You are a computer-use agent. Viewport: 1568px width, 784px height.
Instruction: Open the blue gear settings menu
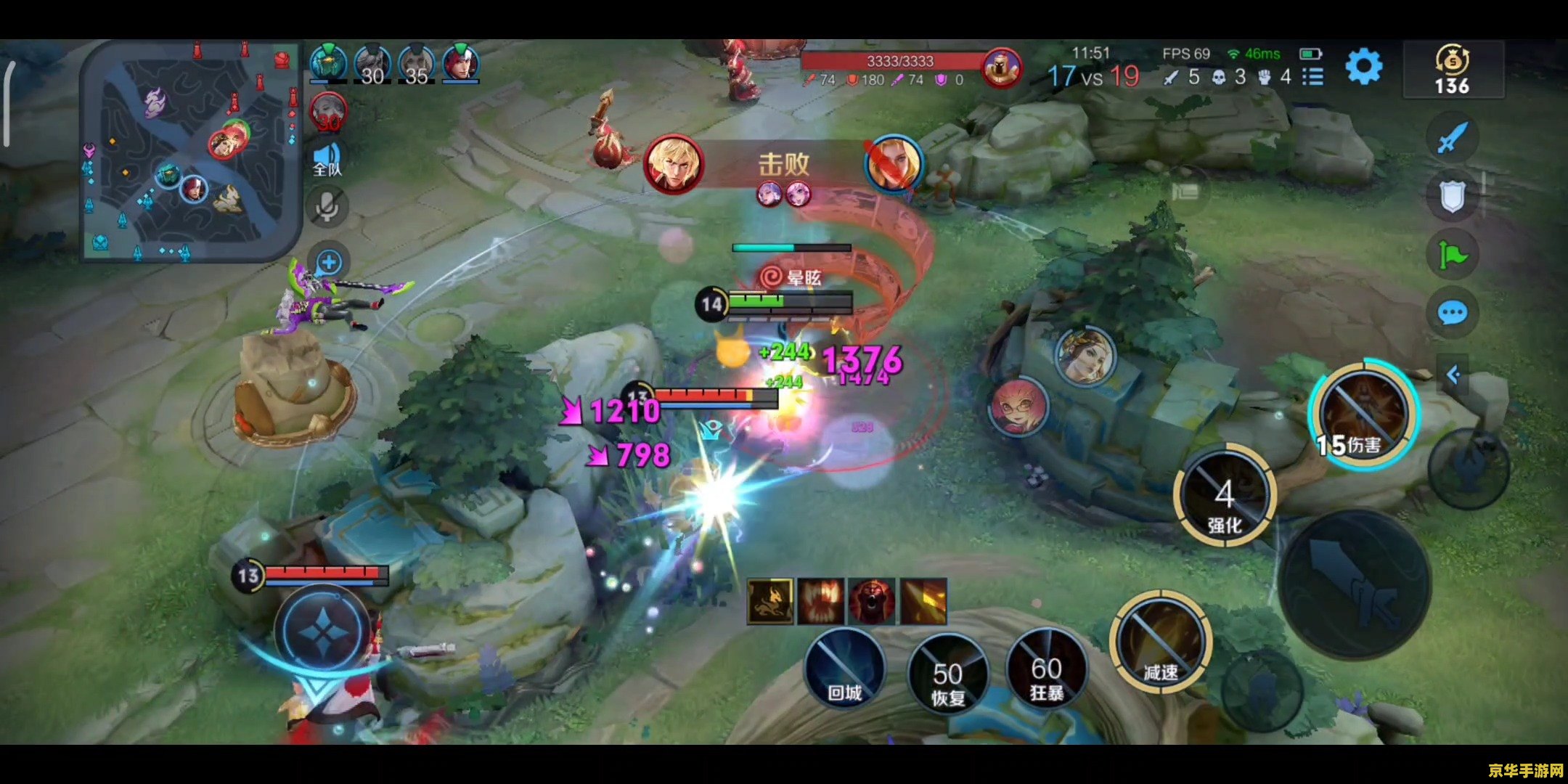coord(1363,68)
